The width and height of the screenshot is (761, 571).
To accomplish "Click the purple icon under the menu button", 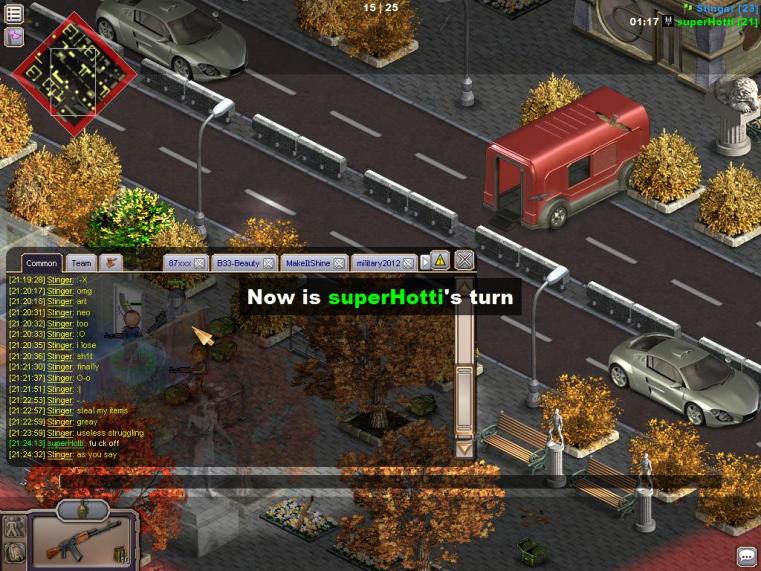I will pos(14,37).
